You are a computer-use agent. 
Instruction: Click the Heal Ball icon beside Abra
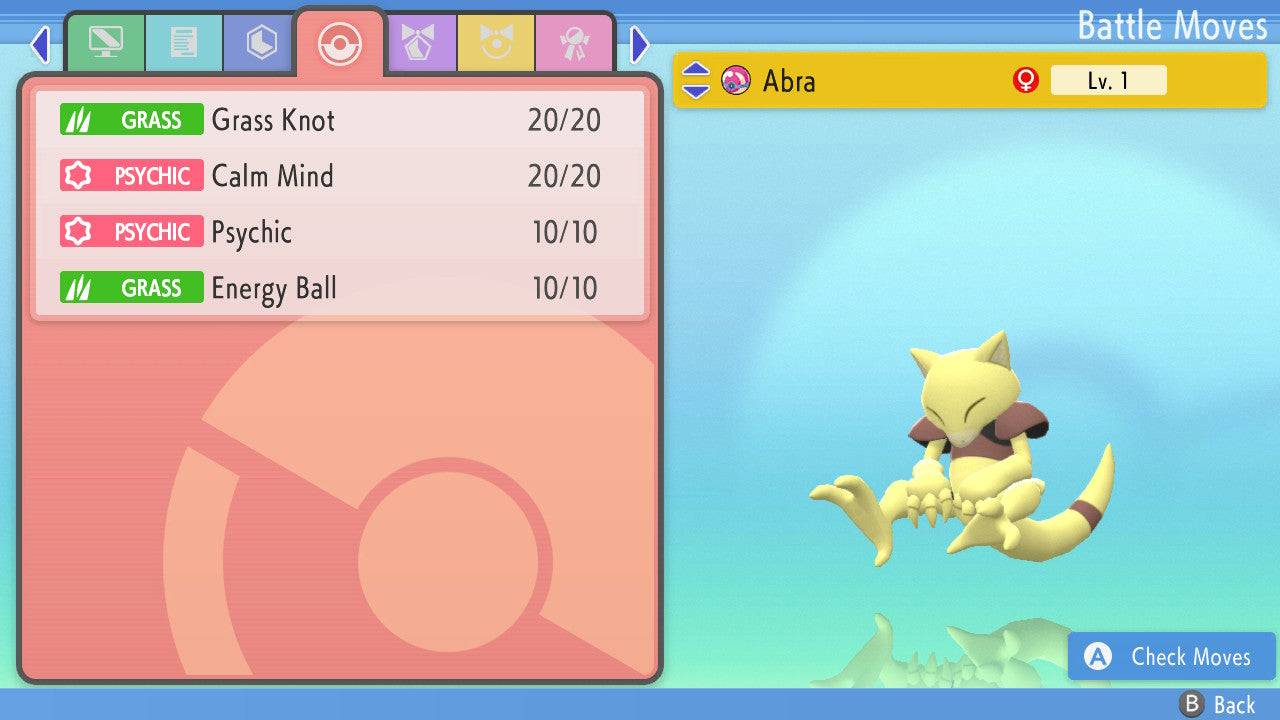tap(737, 81)
